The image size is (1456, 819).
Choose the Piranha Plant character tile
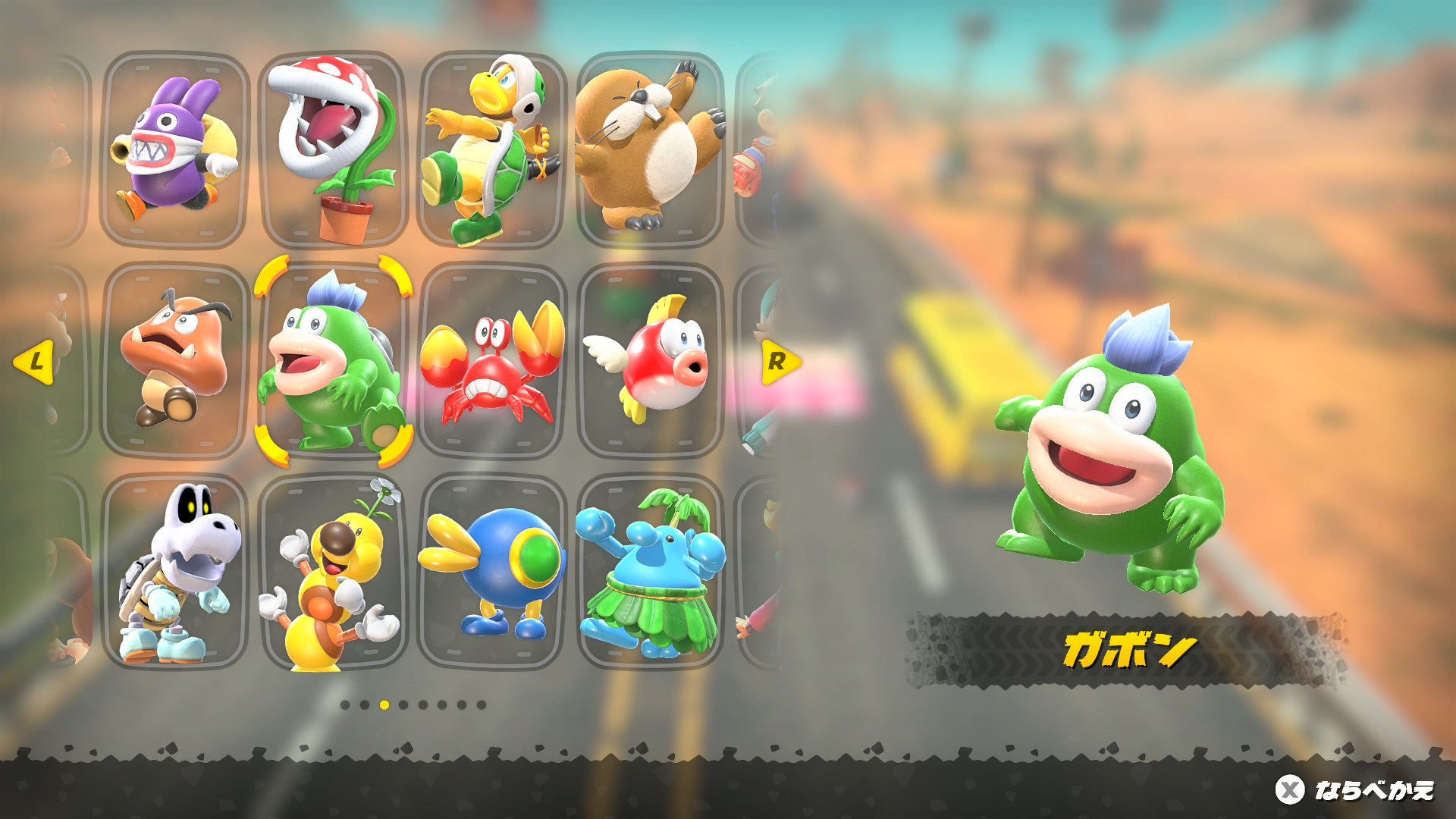(334, 149)
